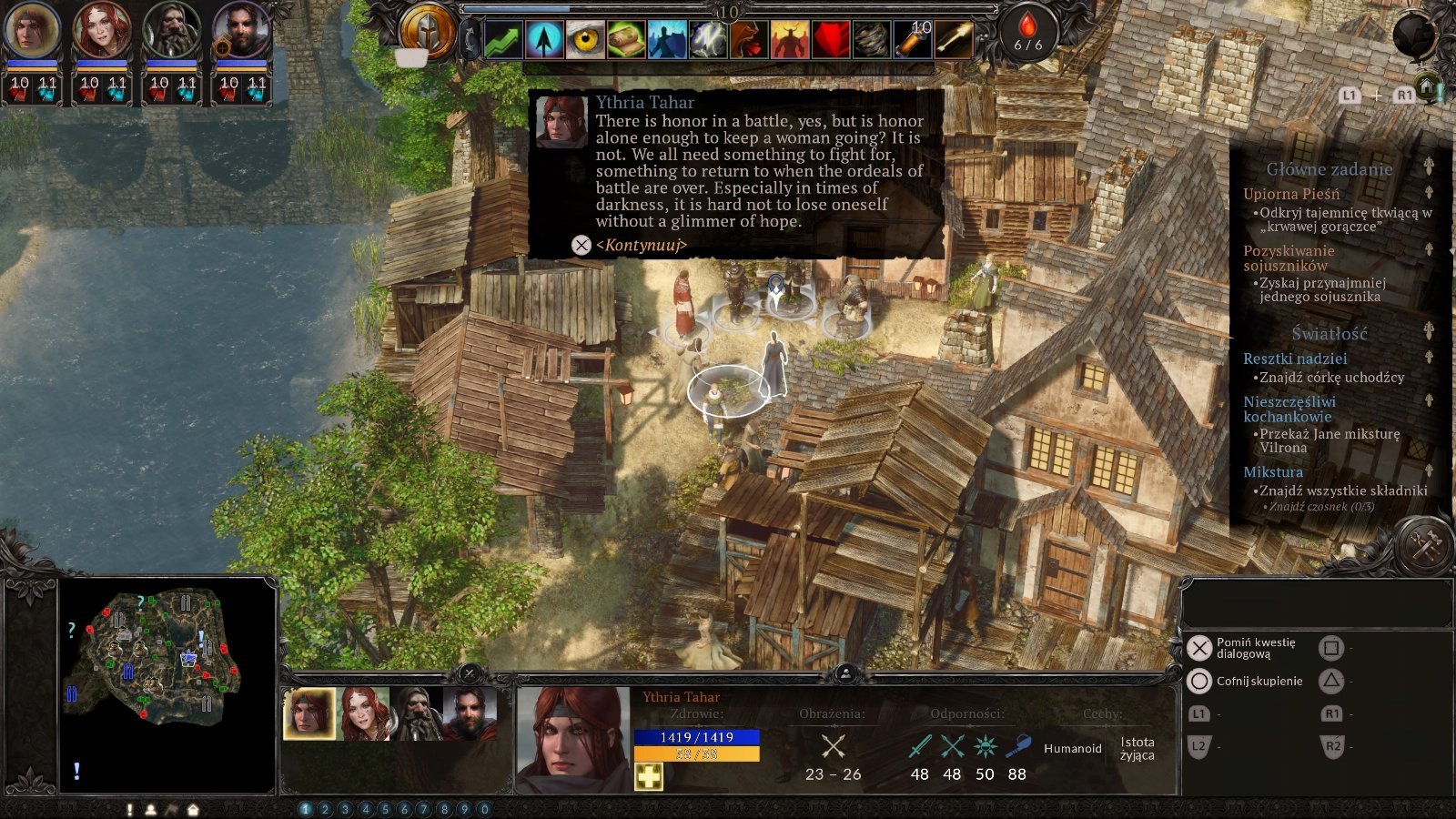The image size is (1456, 819).
Task: Pick the red-haired woman in bottom party bar
Action: click(364, 713)
